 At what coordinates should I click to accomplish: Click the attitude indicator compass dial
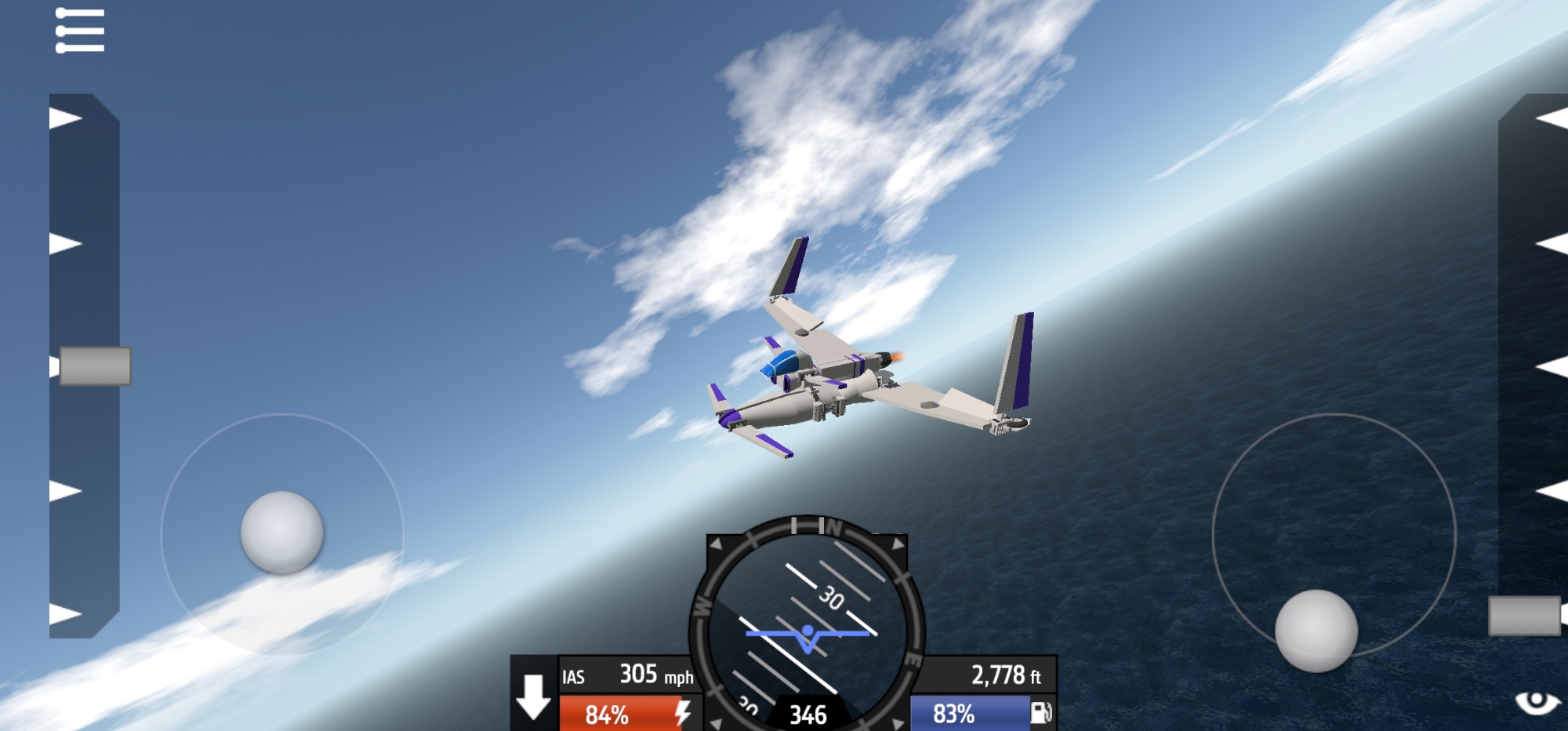pyautogui.click(x=808, y=627)
